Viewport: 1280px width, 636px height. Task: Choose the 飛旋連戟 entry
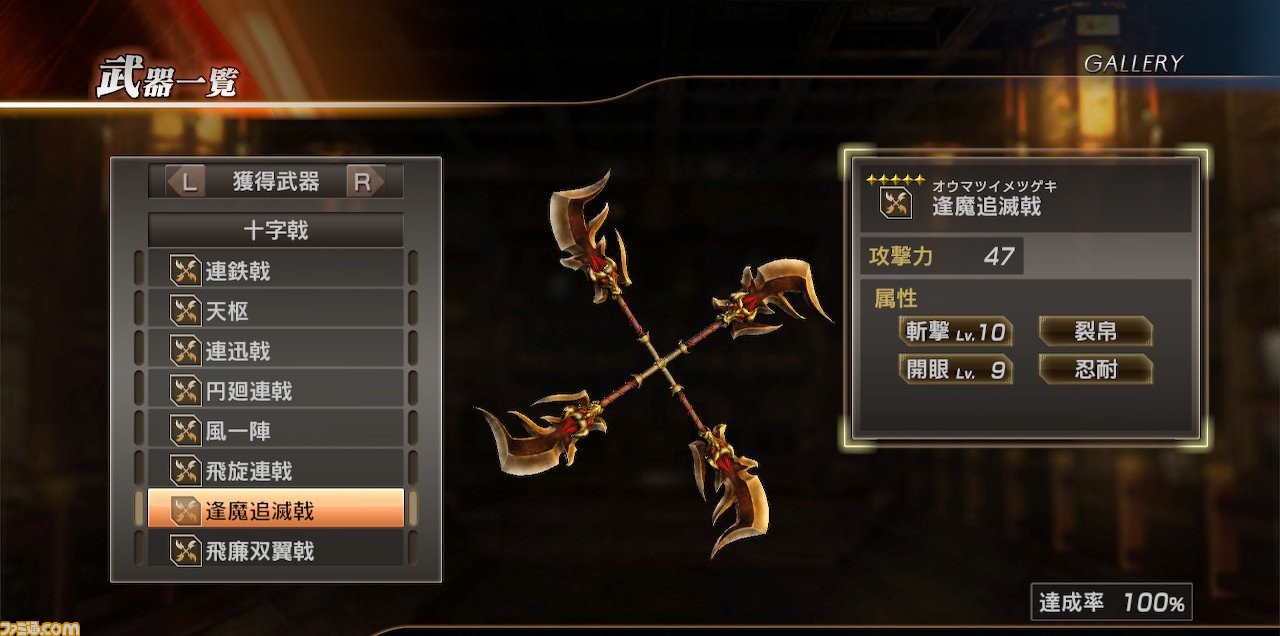276,470
